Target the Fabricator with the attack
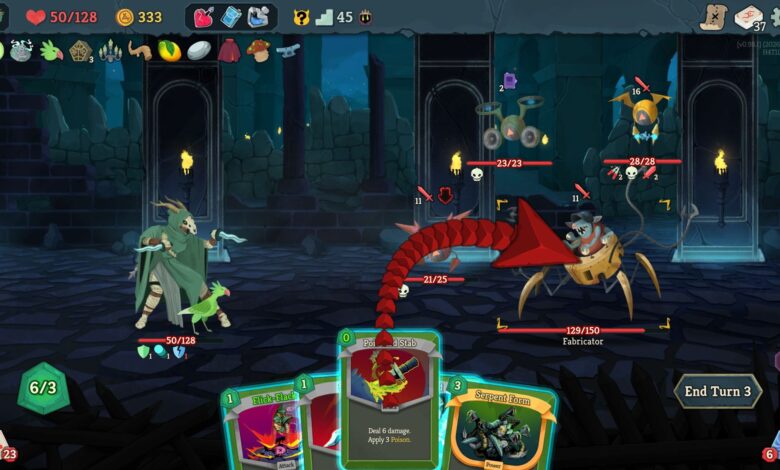The image size is (780, 470). pyautogui.click(x=590, y=265)
